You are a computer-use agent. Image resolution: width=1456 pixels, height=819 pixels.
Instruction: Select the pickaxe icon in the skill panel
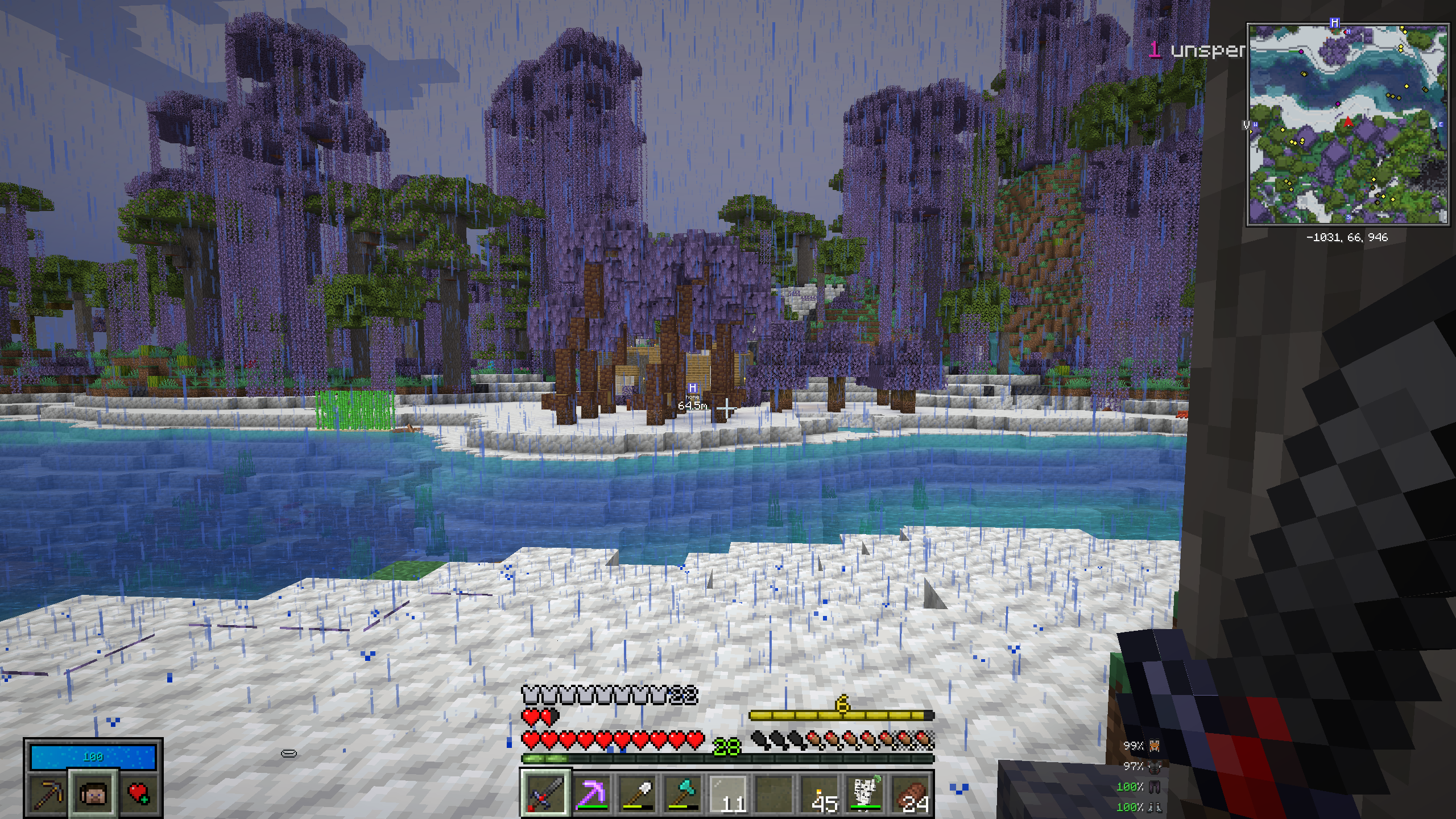pos(48,793)
